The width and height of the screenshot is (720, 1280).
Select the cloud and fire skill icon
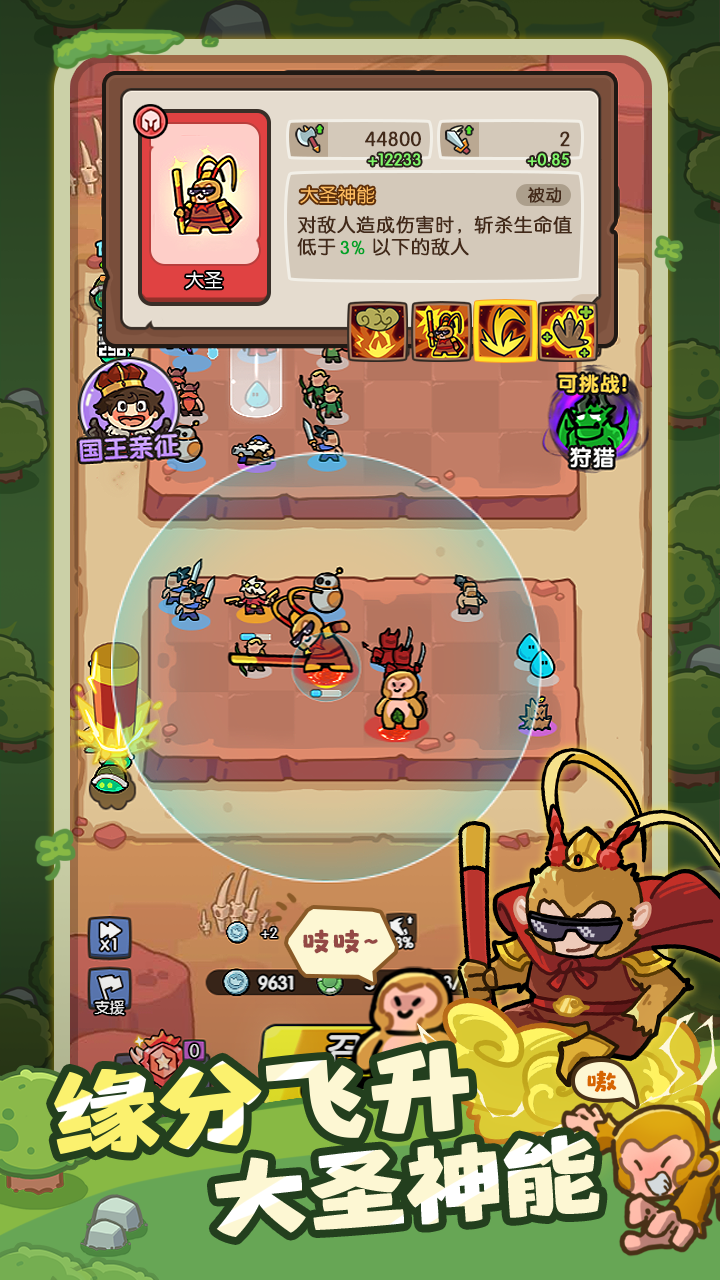377,331
